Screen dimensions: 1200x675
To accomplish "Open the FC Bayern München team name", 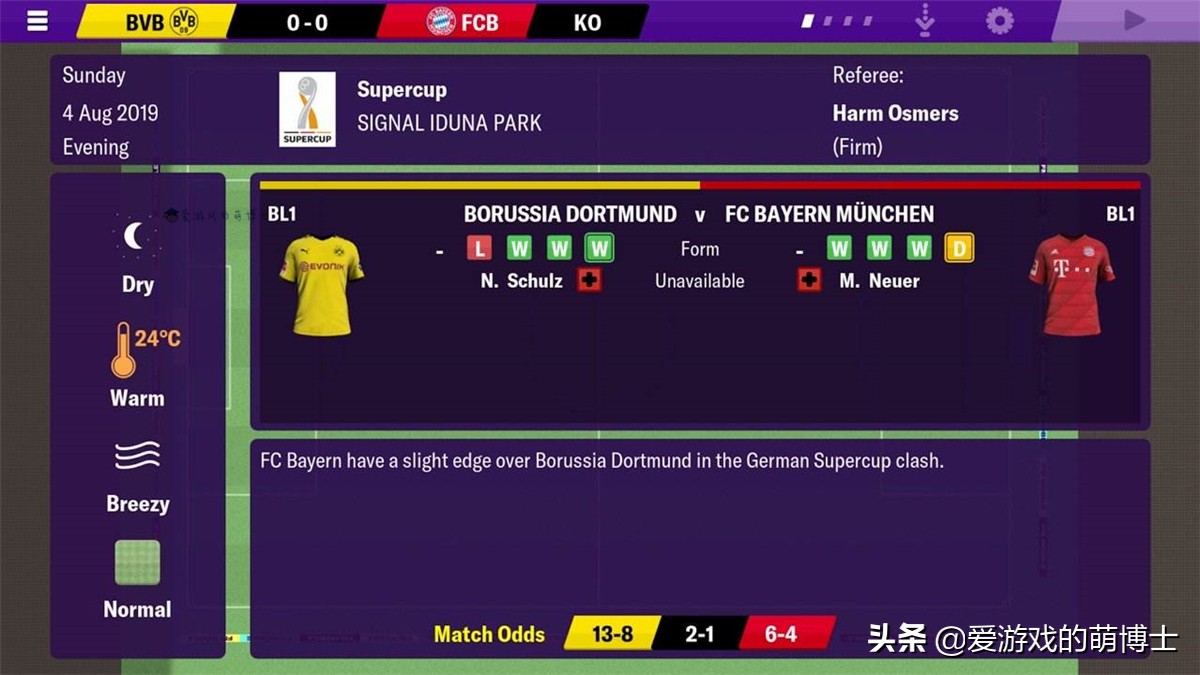I will coord(829,214).
